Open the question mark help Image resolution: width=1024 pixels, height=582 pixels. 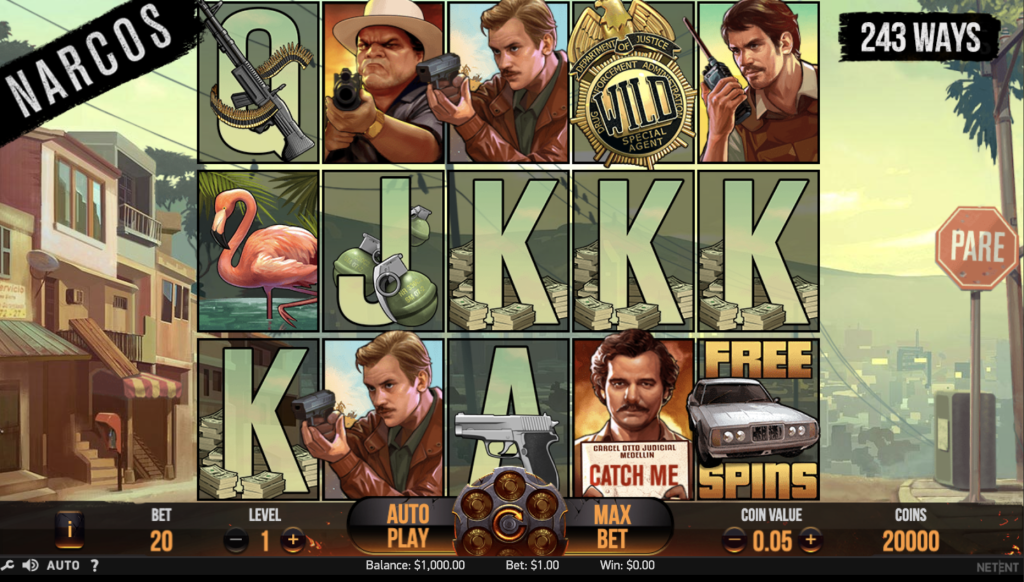tap(95, 566)
